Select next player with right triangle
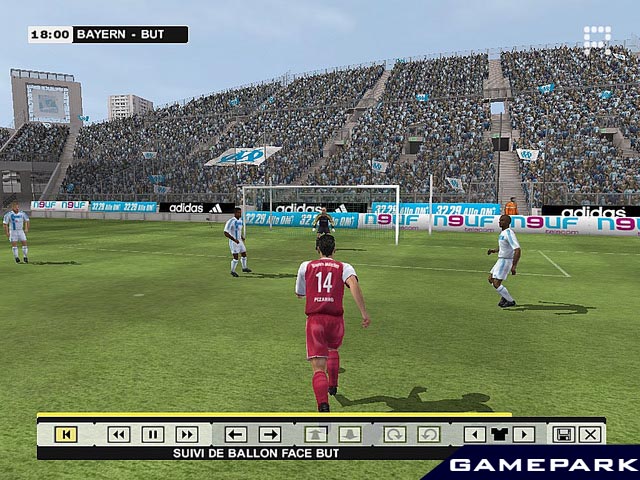Viewport: 640px width, 480px height. [523, 434]
